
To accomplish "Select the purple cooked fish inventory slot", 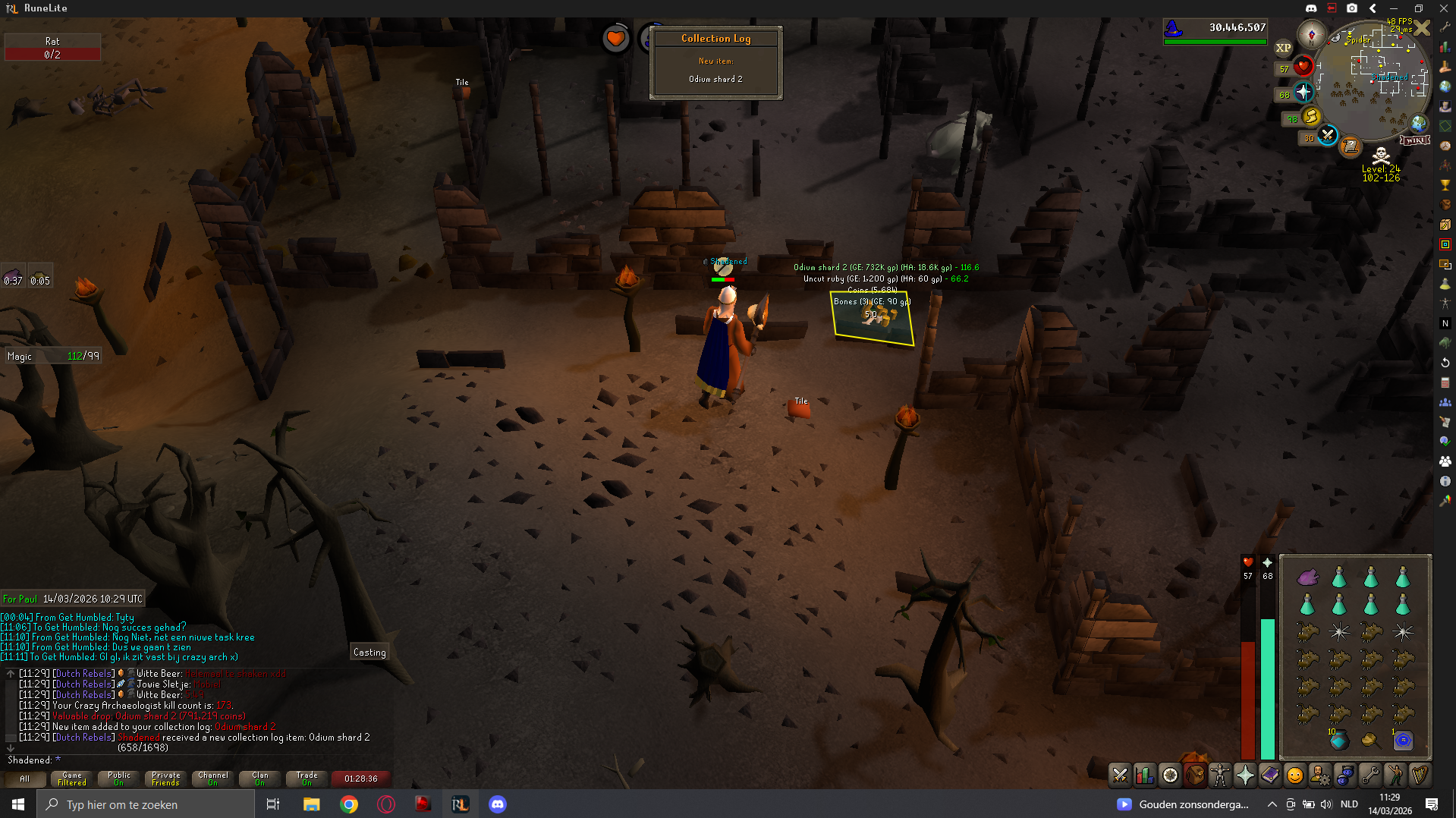I will point(1307,577).
